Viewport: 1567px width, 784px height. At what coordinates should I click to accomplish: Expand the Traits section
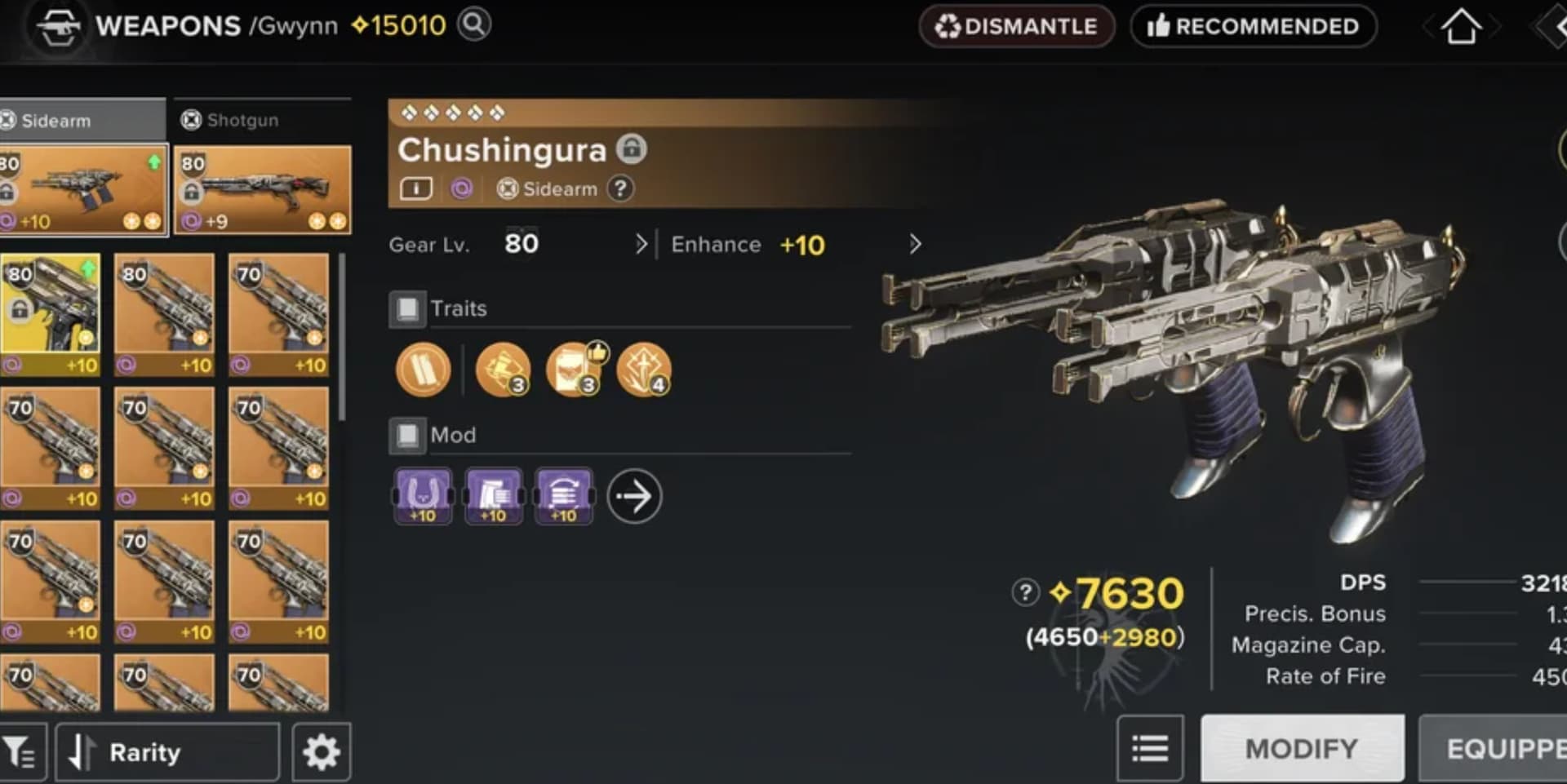pyautogui.click(x=407, y=309)
